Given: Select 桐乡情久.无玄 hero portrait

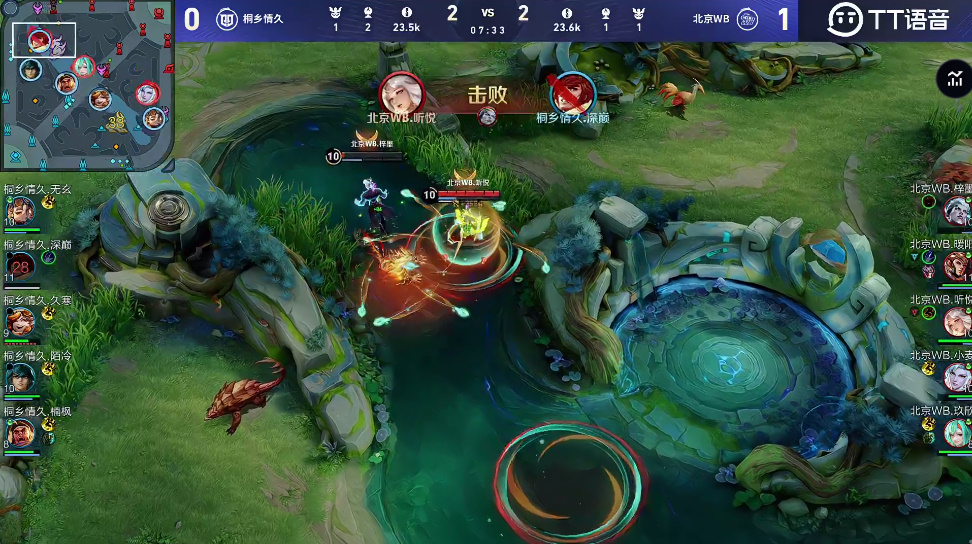Looking at the screenshot, I should 21,211.
